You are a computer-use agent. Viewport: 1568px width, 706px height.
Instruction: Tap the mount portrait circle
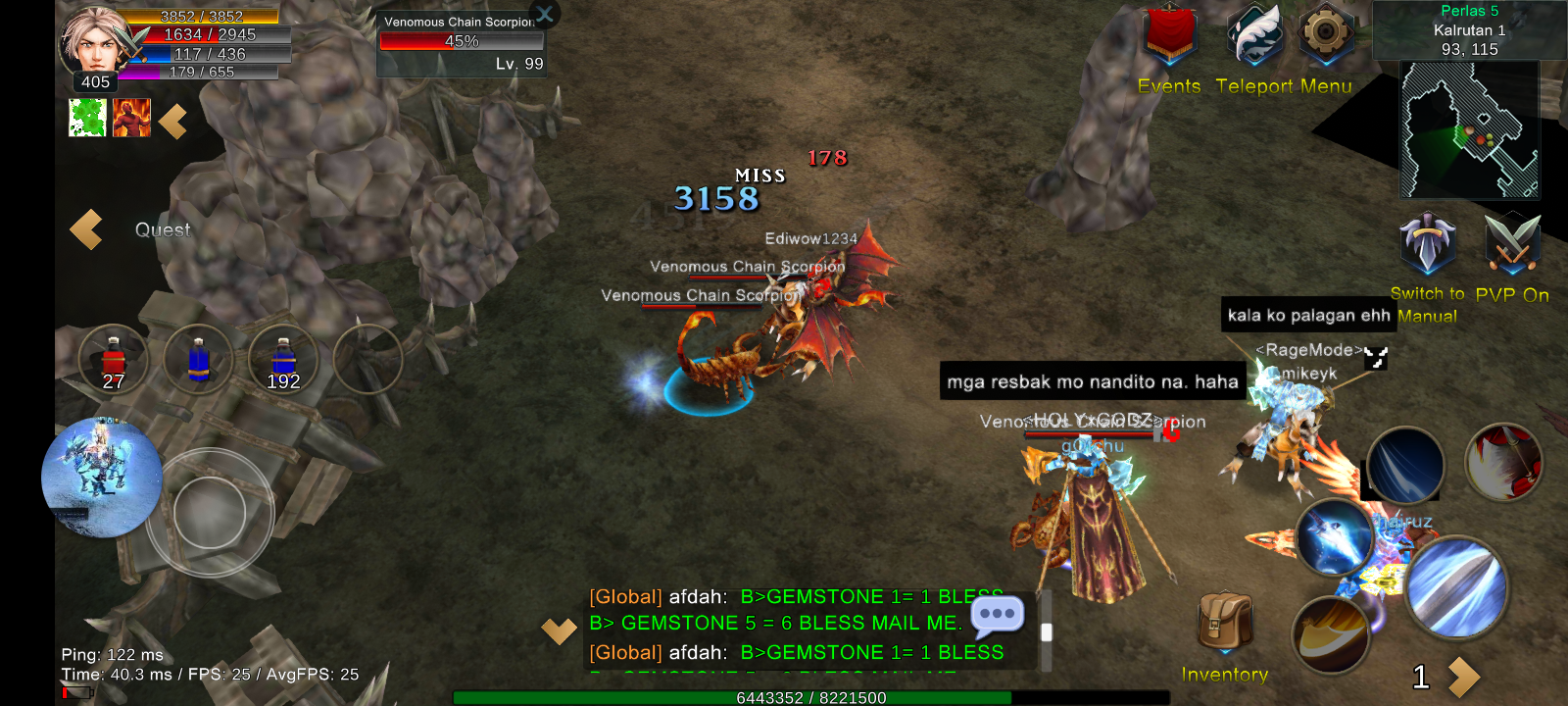coord(102,478)
